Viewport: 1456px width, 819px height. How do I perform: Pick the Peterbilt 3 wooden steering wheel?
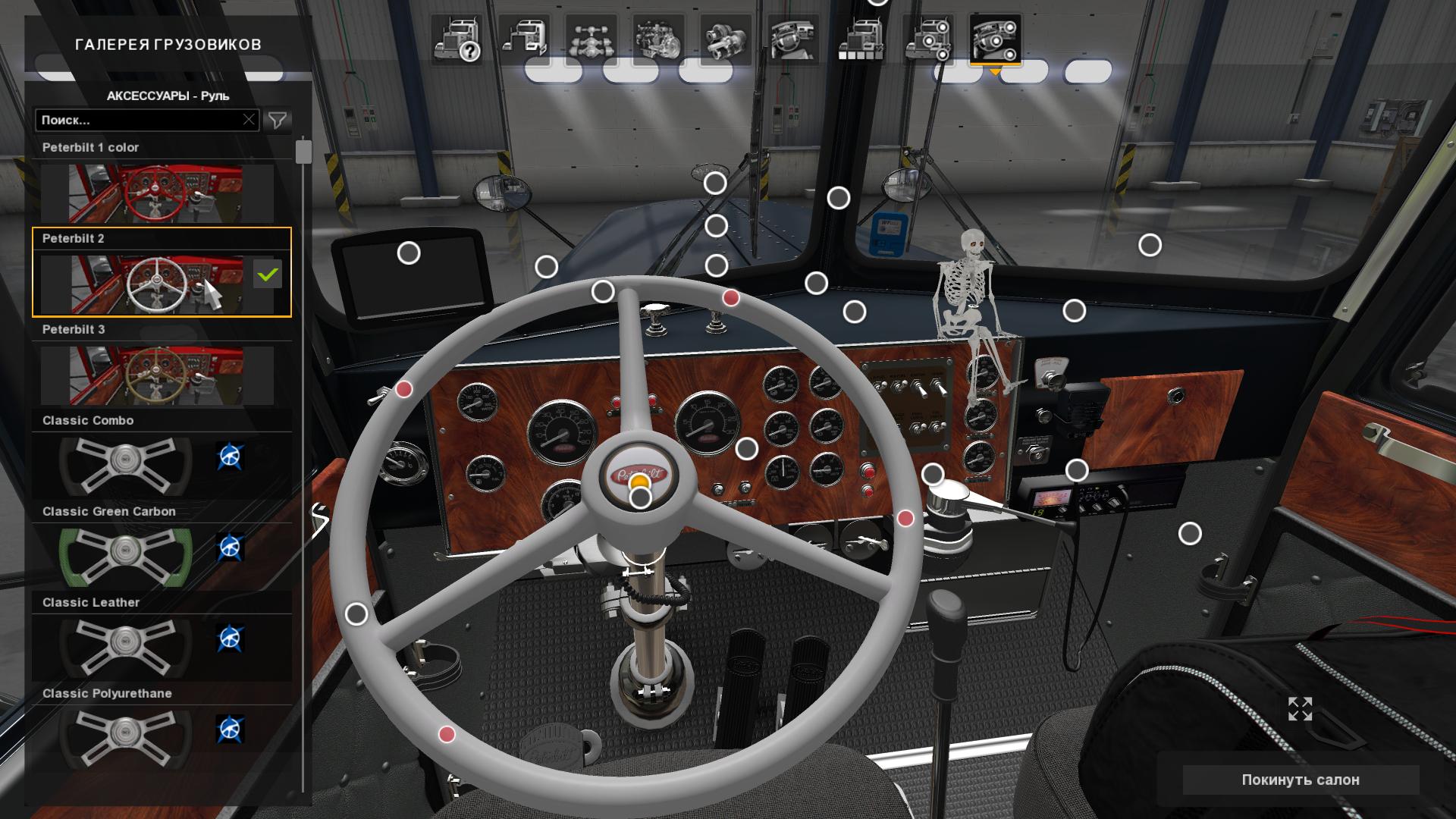157,375
